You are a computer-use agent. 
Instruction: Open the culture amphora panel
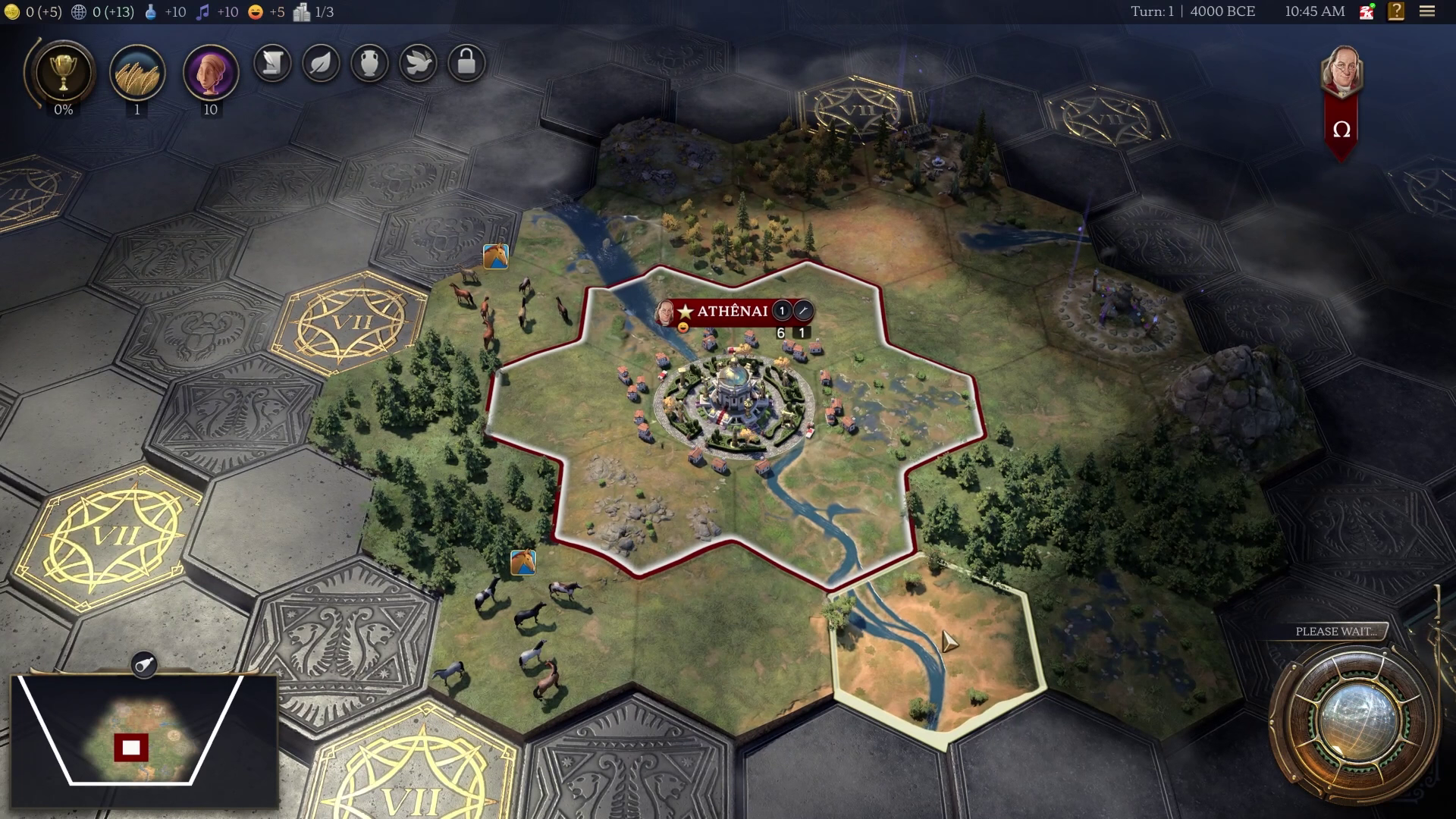point(370,64)
